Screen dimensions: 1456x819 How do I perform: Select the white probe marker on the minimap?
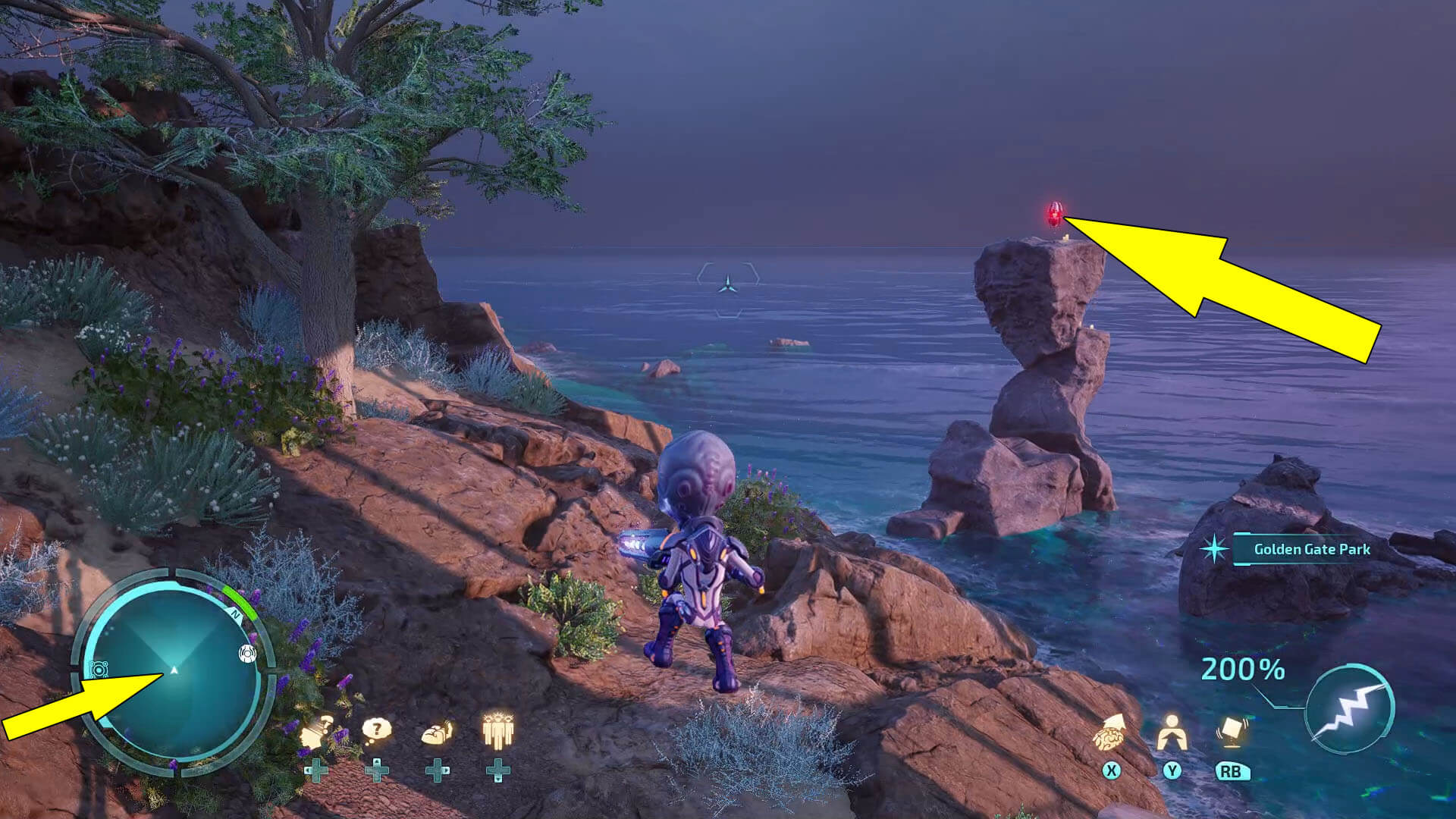click(247, 653)
